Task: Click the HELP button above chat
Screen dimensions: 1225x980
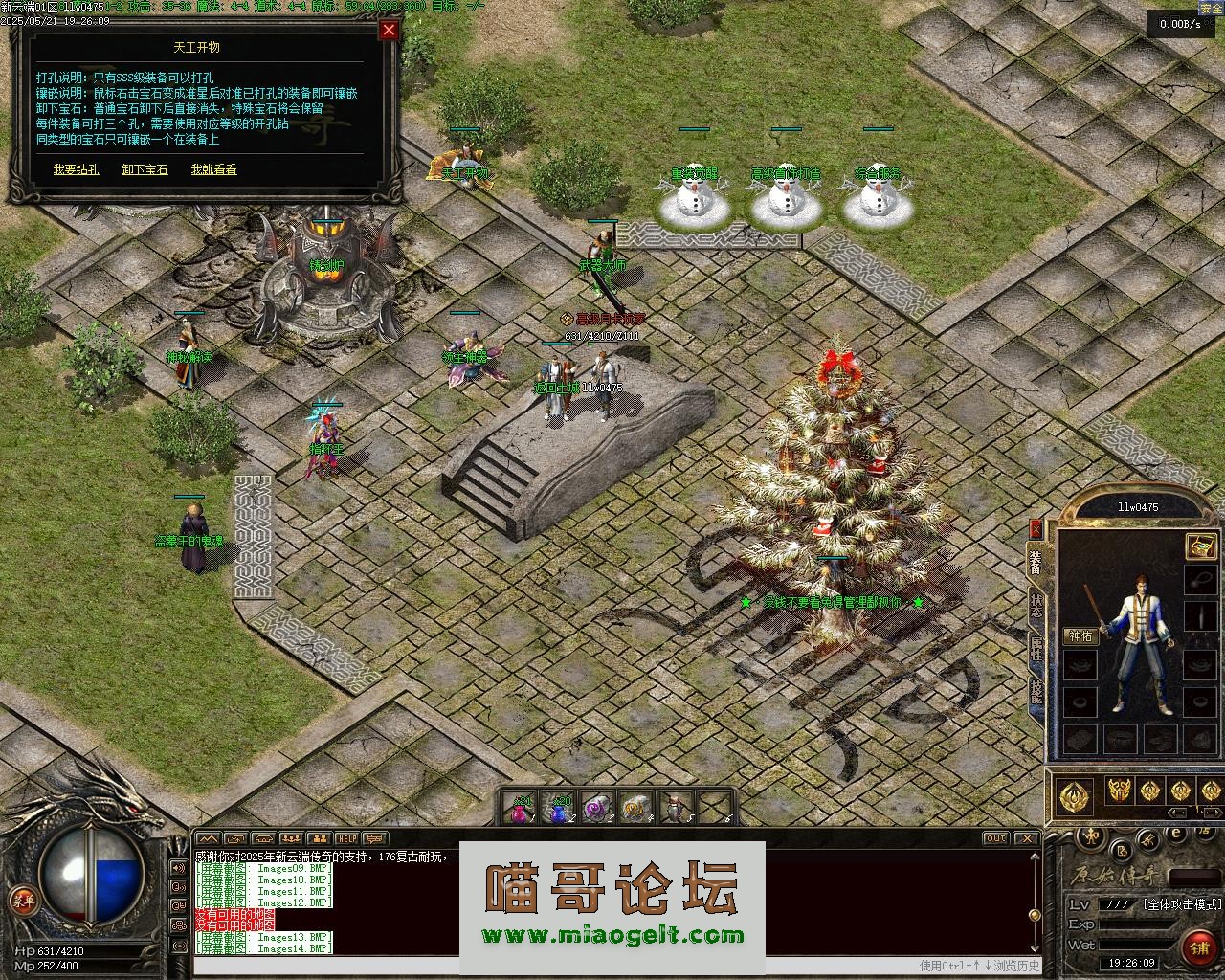Action: pos(346,838)
